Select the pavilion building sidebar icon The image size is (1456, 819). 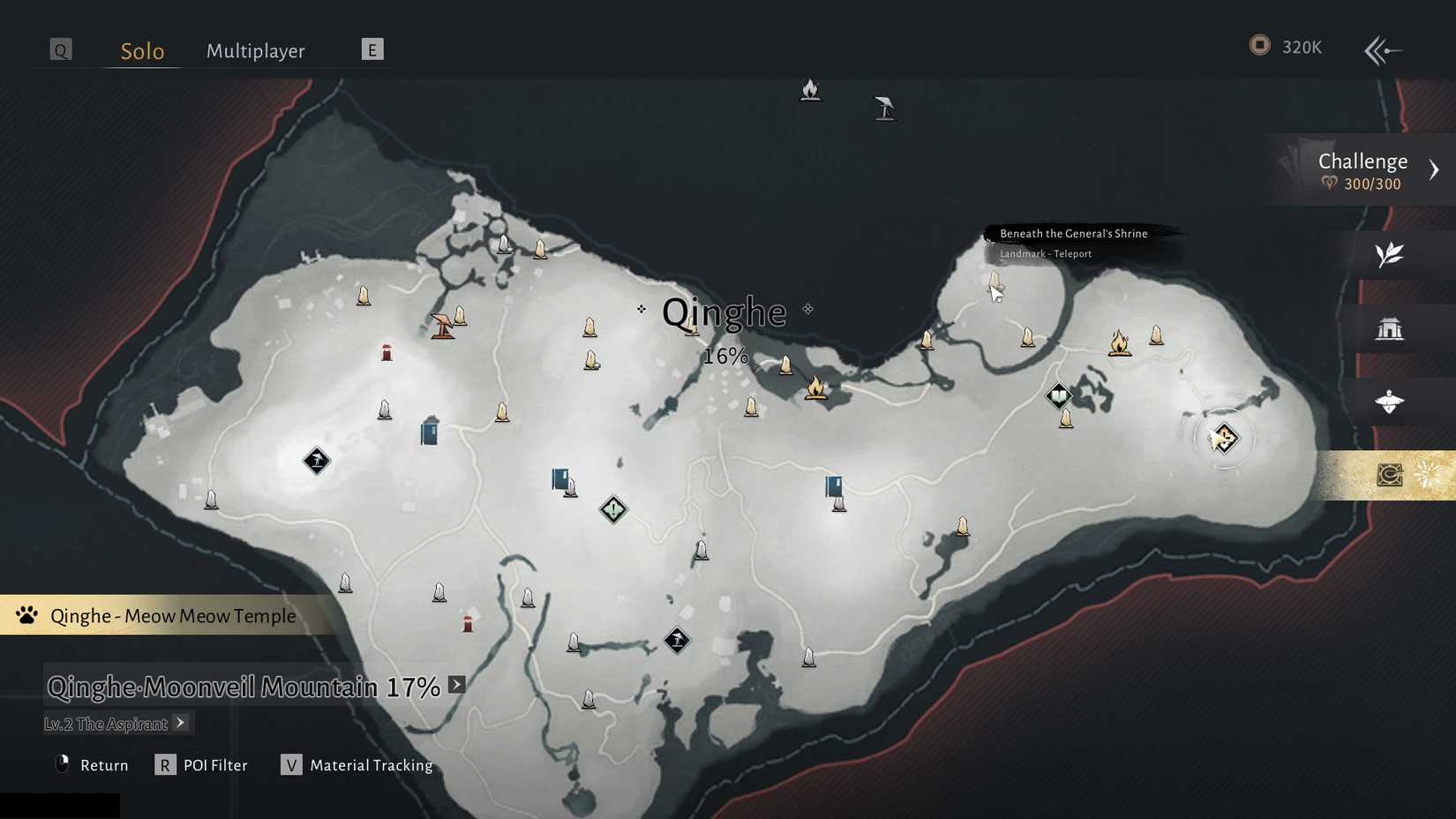click(1389, 329)
